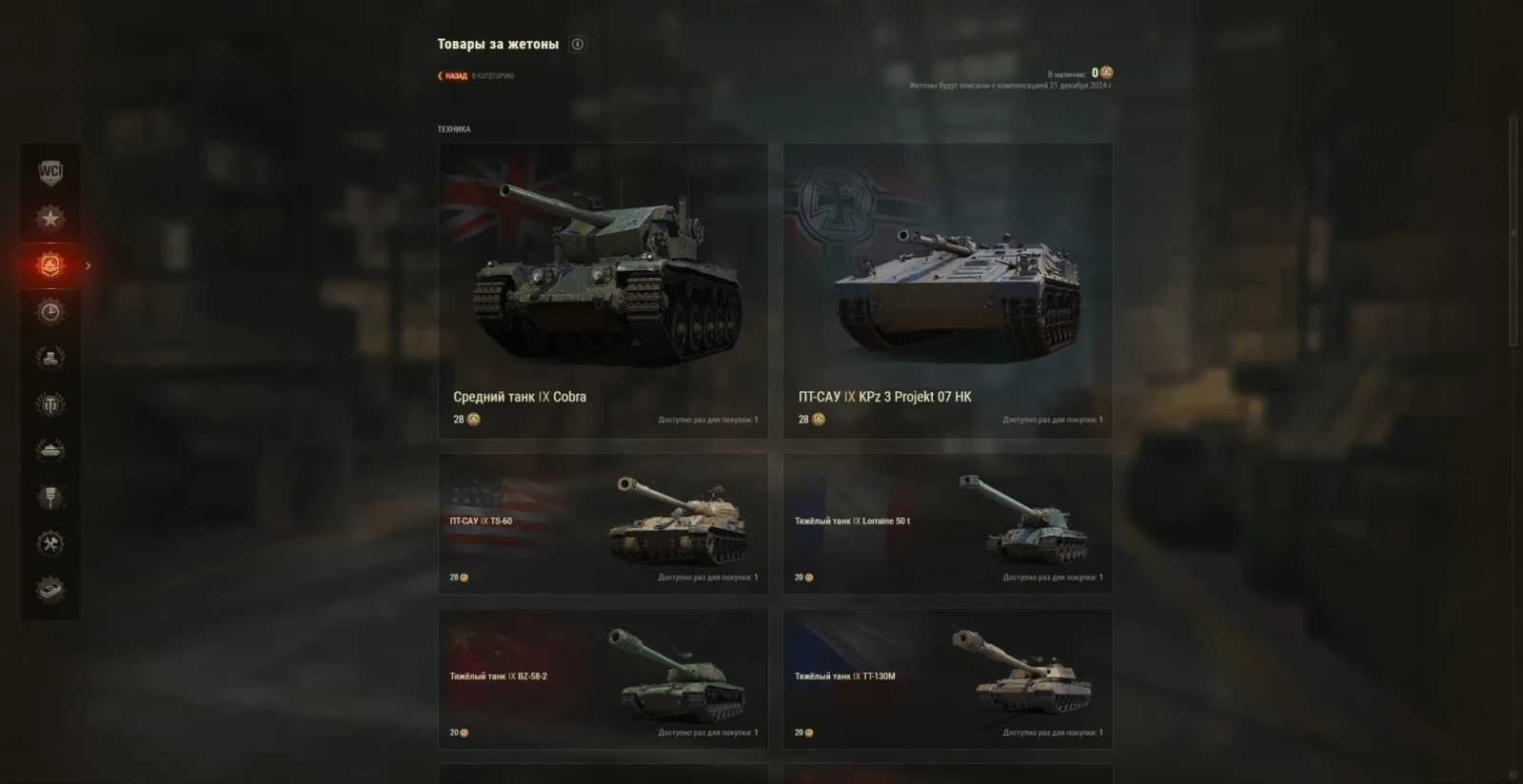The image size is (1523, 784).
Task: Pick the BZ-58-2 heavy tank card
Action: click(603, 678)
